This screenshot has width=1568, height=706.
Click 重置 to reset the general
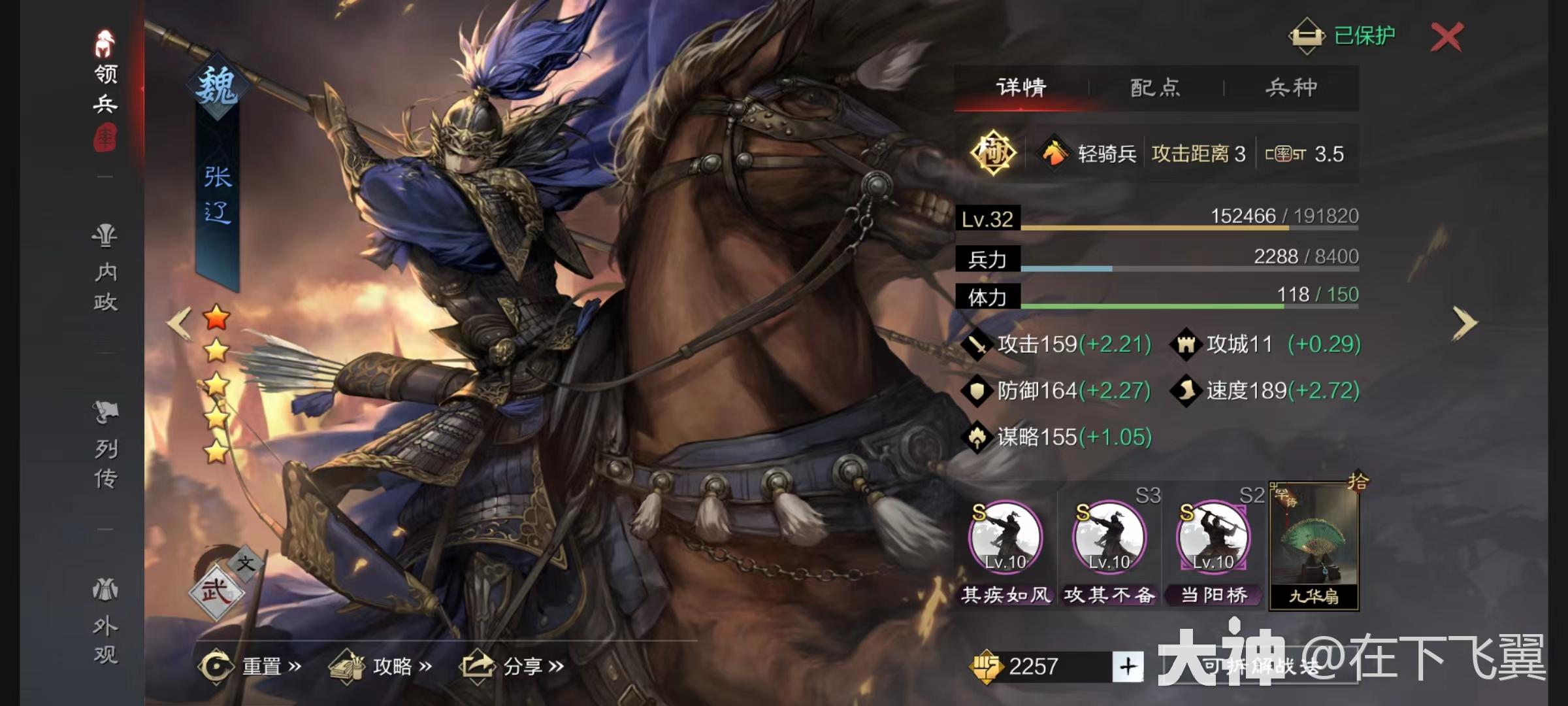[x=252, y=666]
